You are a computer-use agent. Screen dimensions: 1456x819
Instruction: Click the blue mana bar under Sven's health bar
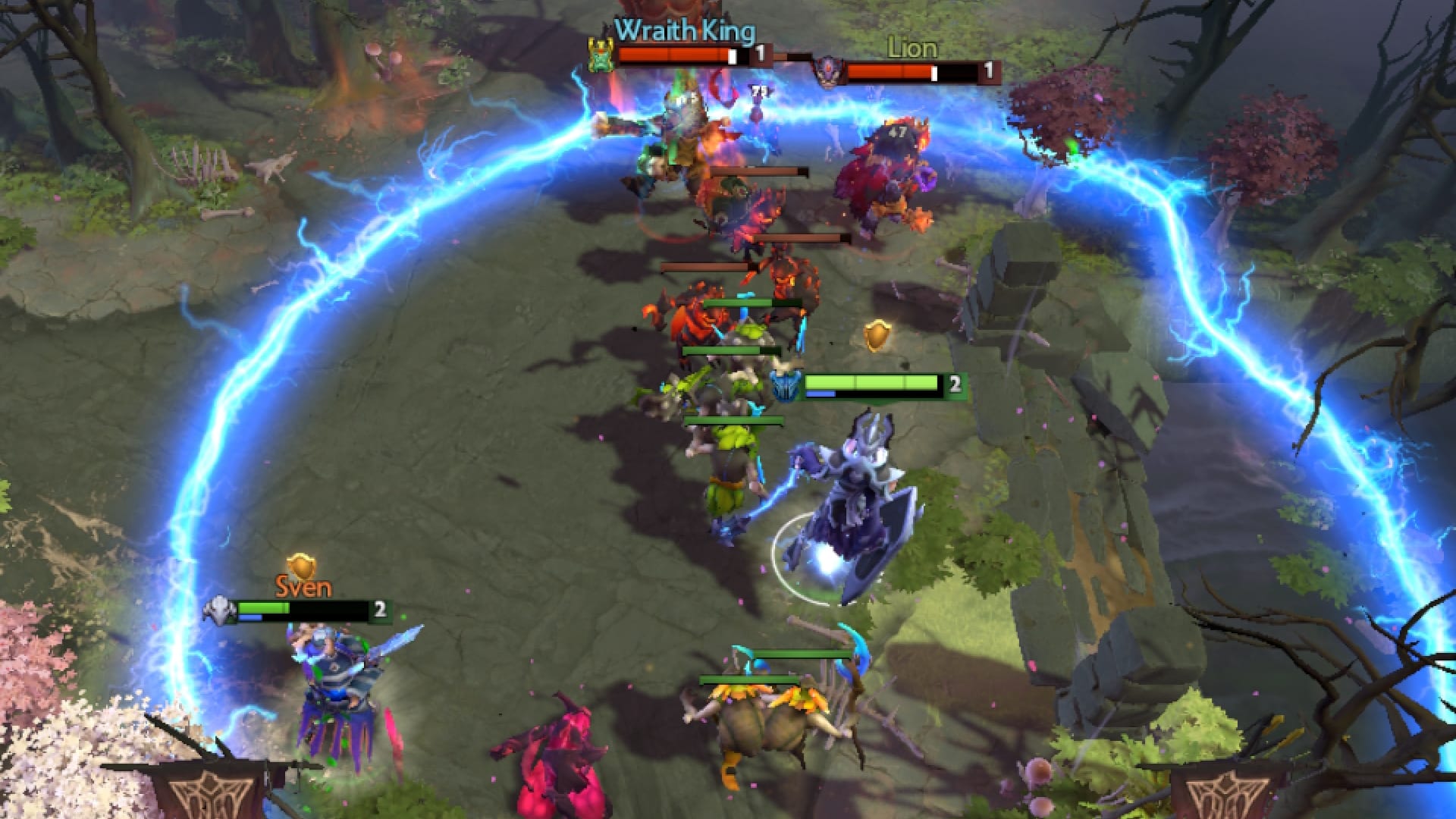(250, 617)
